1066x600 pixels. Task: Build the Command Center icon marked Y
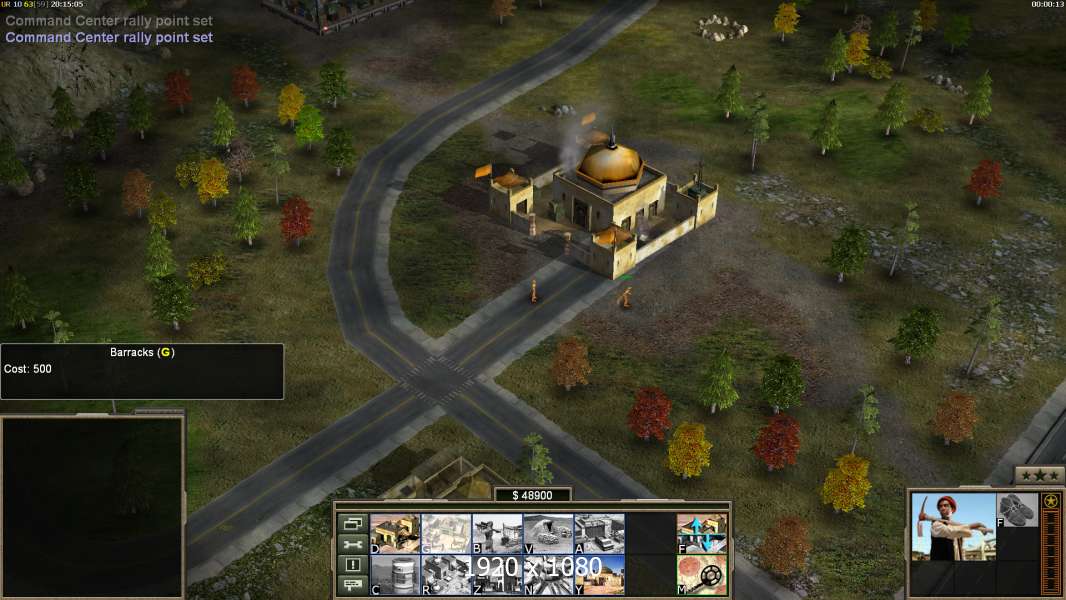599,575
